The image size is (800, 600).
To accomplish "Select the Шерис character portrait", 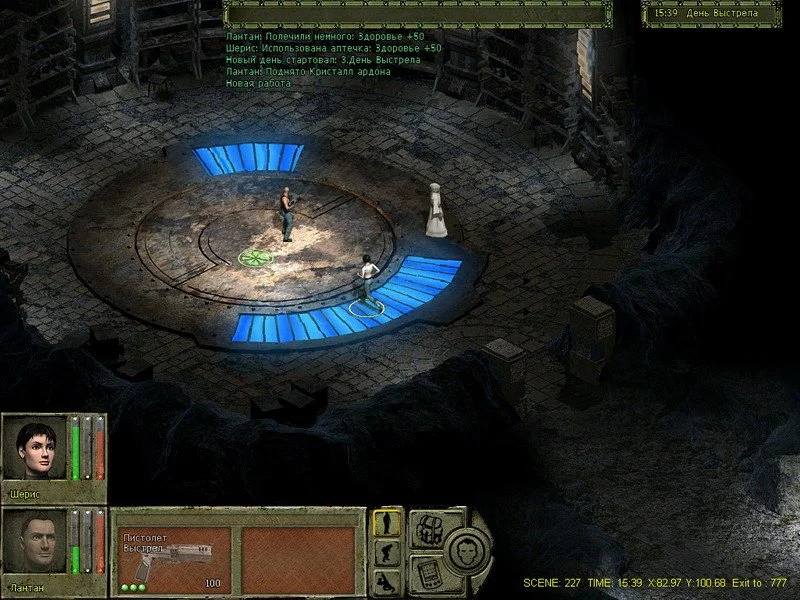I will click(x=34, y=449).
